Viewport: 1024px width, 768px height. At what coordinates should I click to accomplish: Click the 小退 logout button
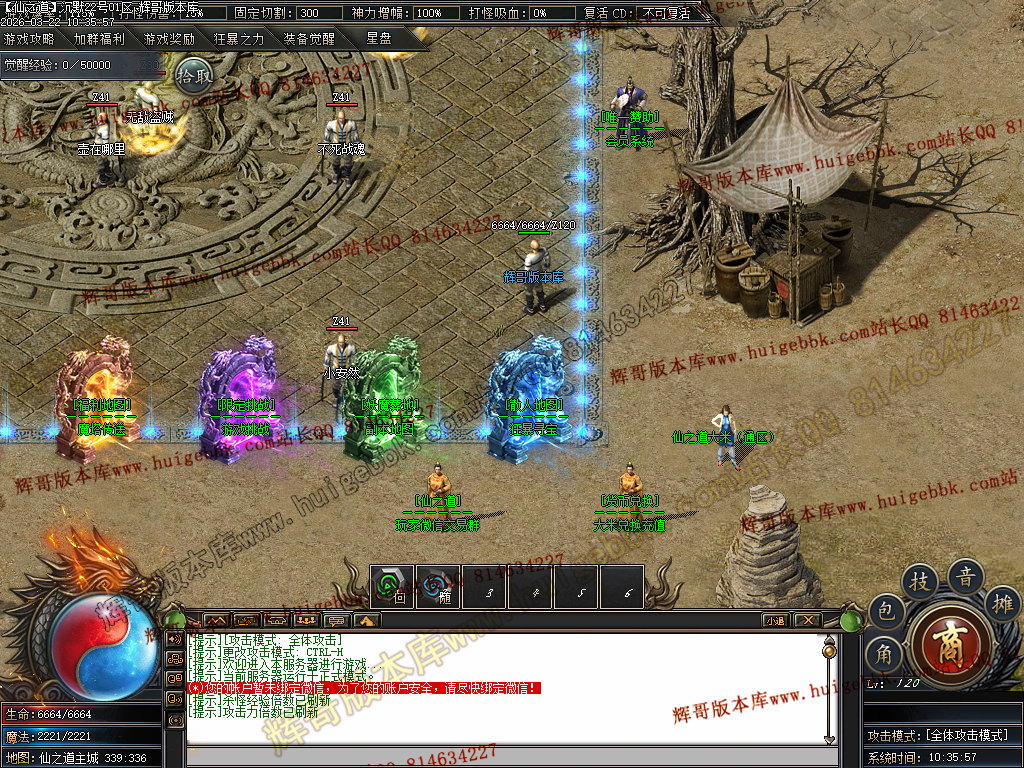(776, 620)
